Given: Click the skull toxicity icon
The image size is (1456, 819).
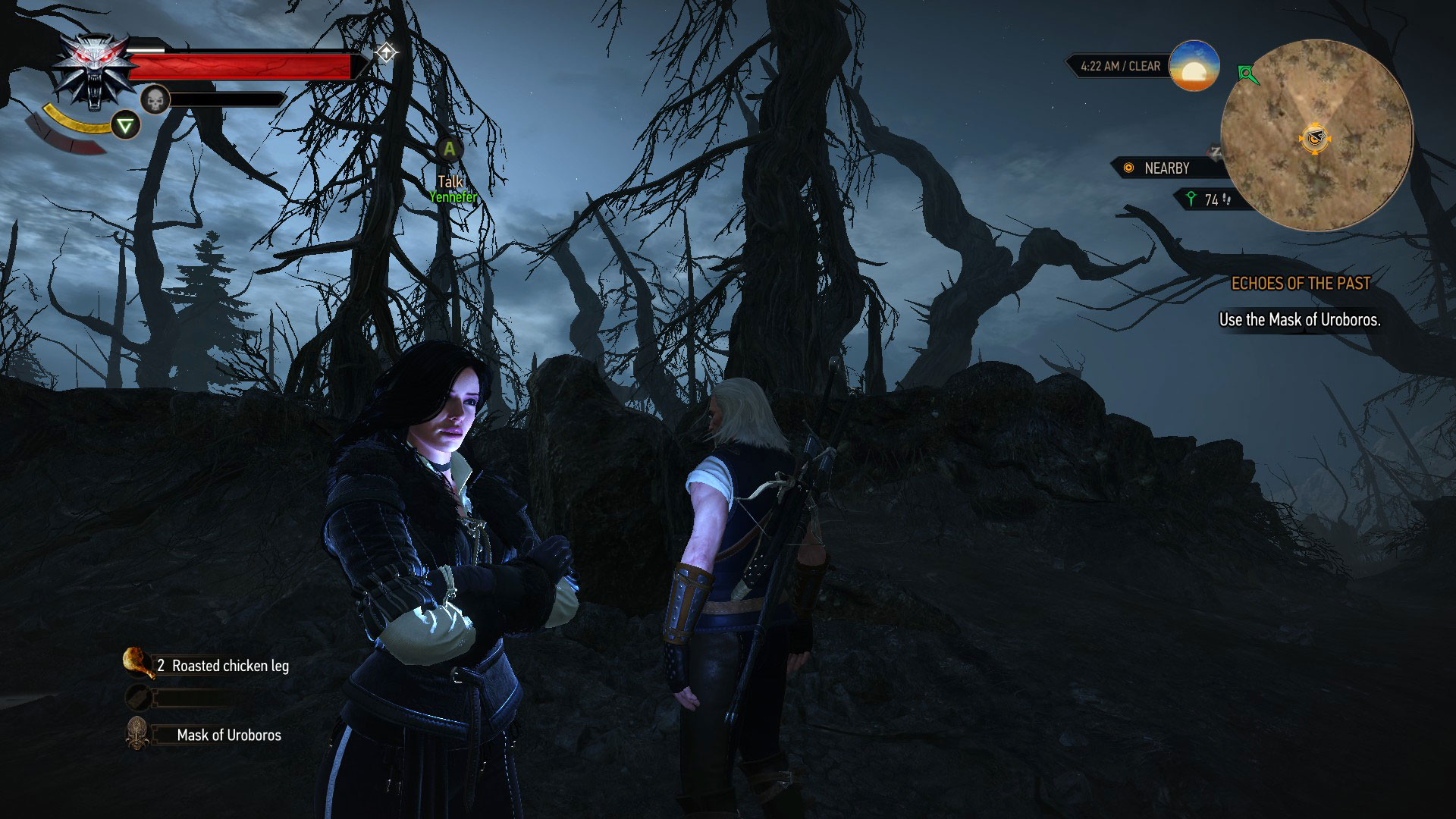Looking at the screenshot, I should click(x=155, y=99).
